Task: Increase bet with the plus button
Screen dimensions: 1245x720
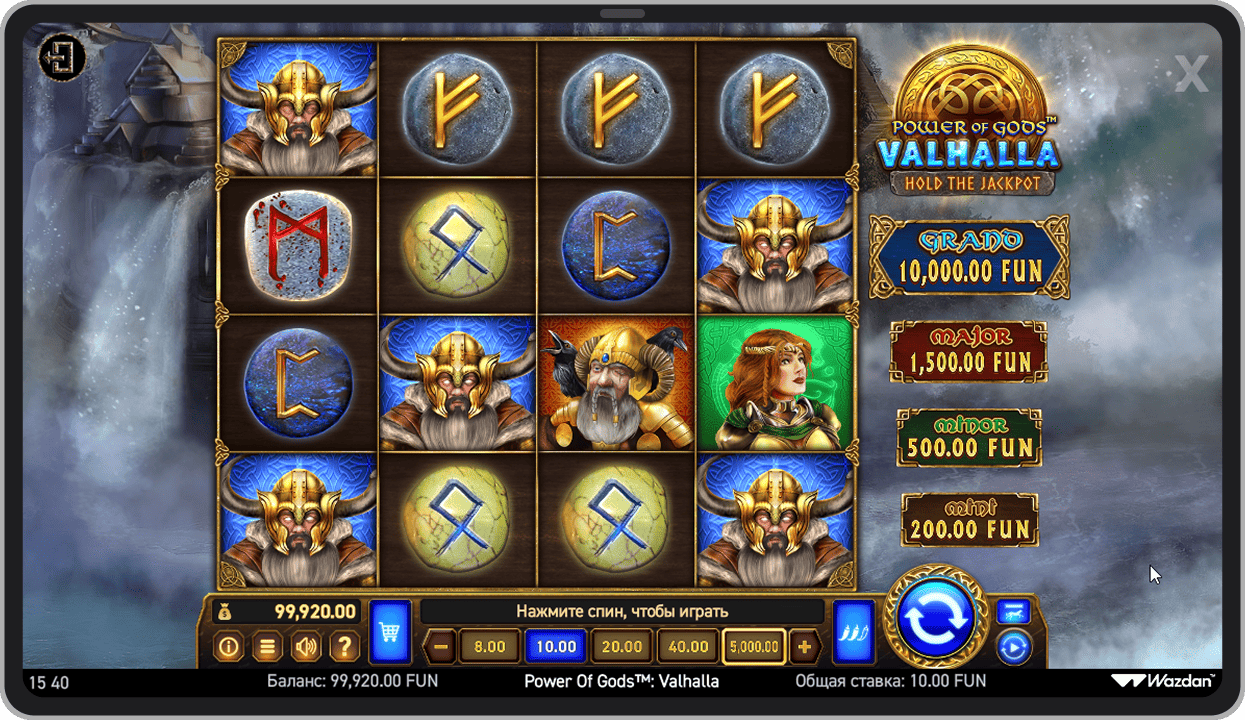Action: (804, 647)
